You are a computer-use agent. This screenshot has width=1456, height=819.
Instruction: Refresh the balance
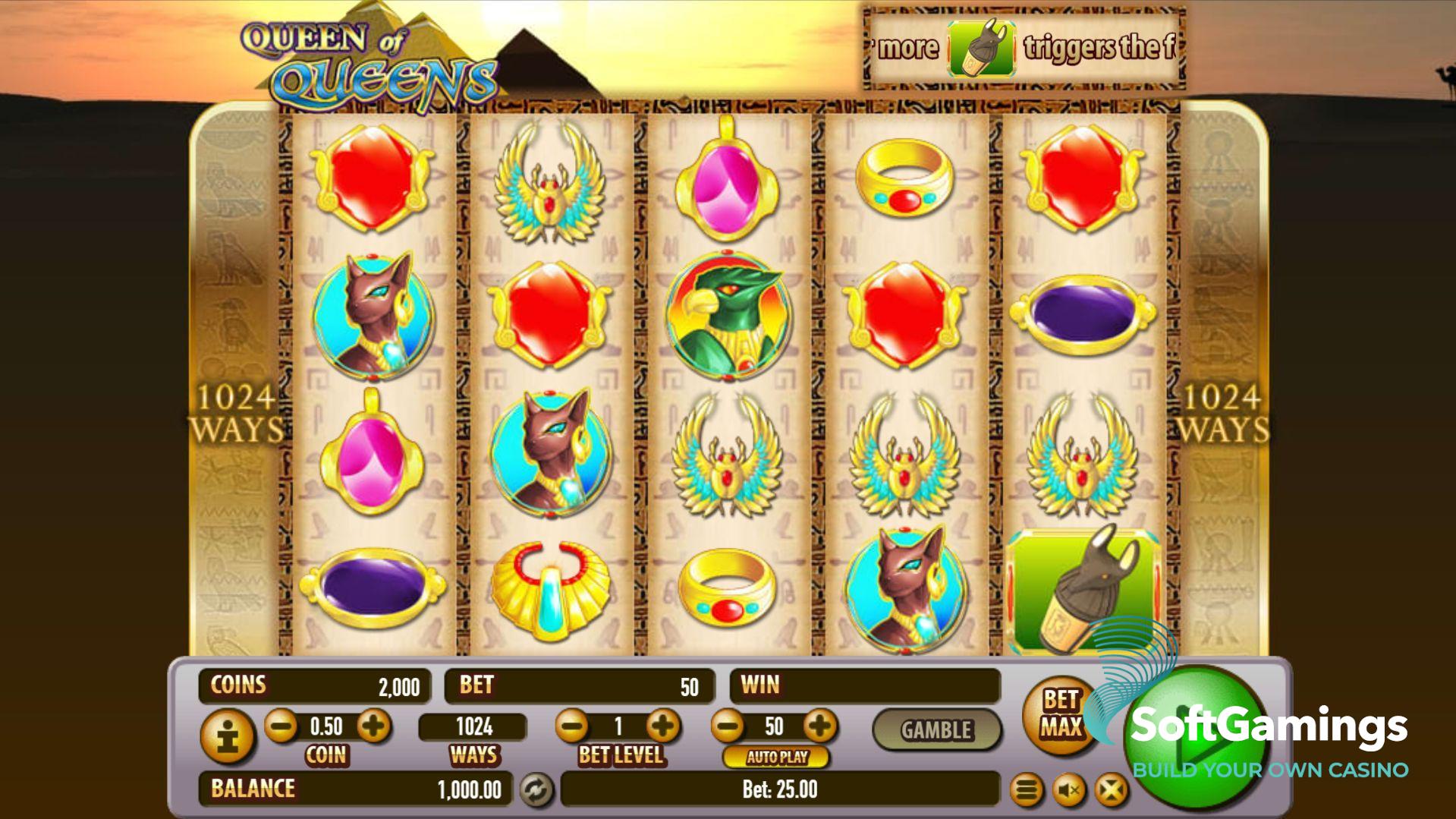coord(536,789)
